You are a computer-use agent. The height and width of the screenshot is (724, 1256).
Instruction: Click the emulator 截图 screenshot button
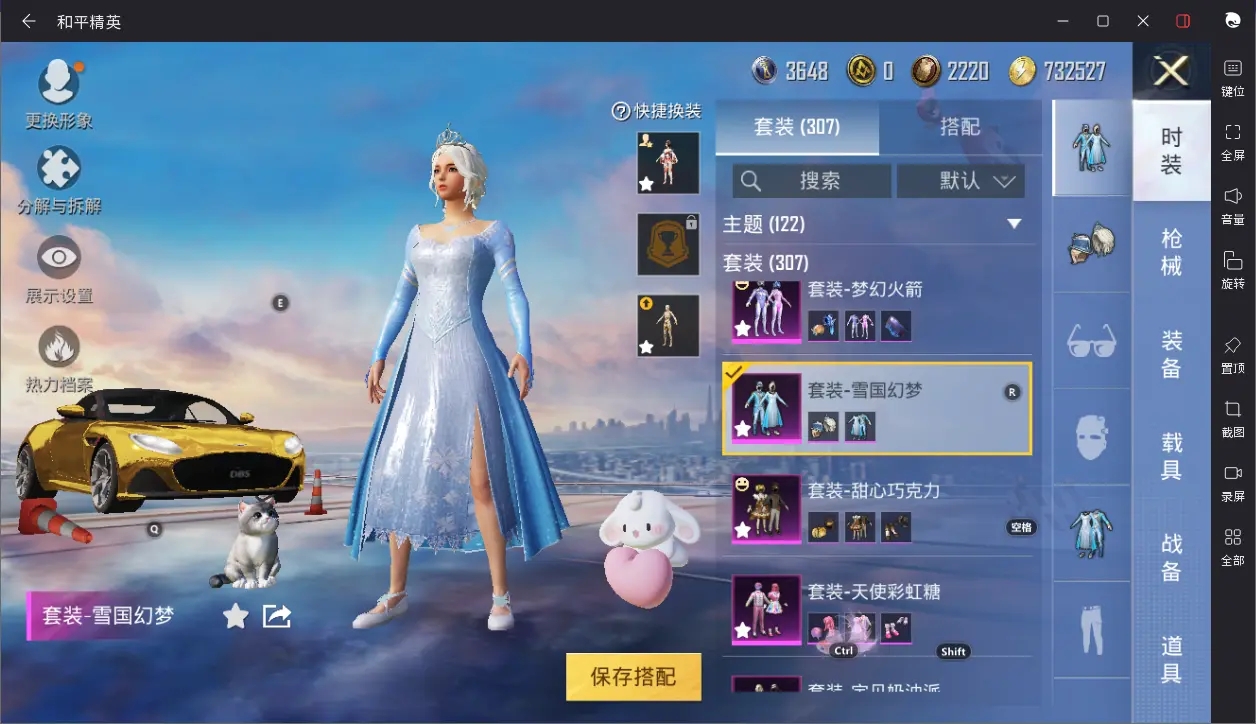1233,418
